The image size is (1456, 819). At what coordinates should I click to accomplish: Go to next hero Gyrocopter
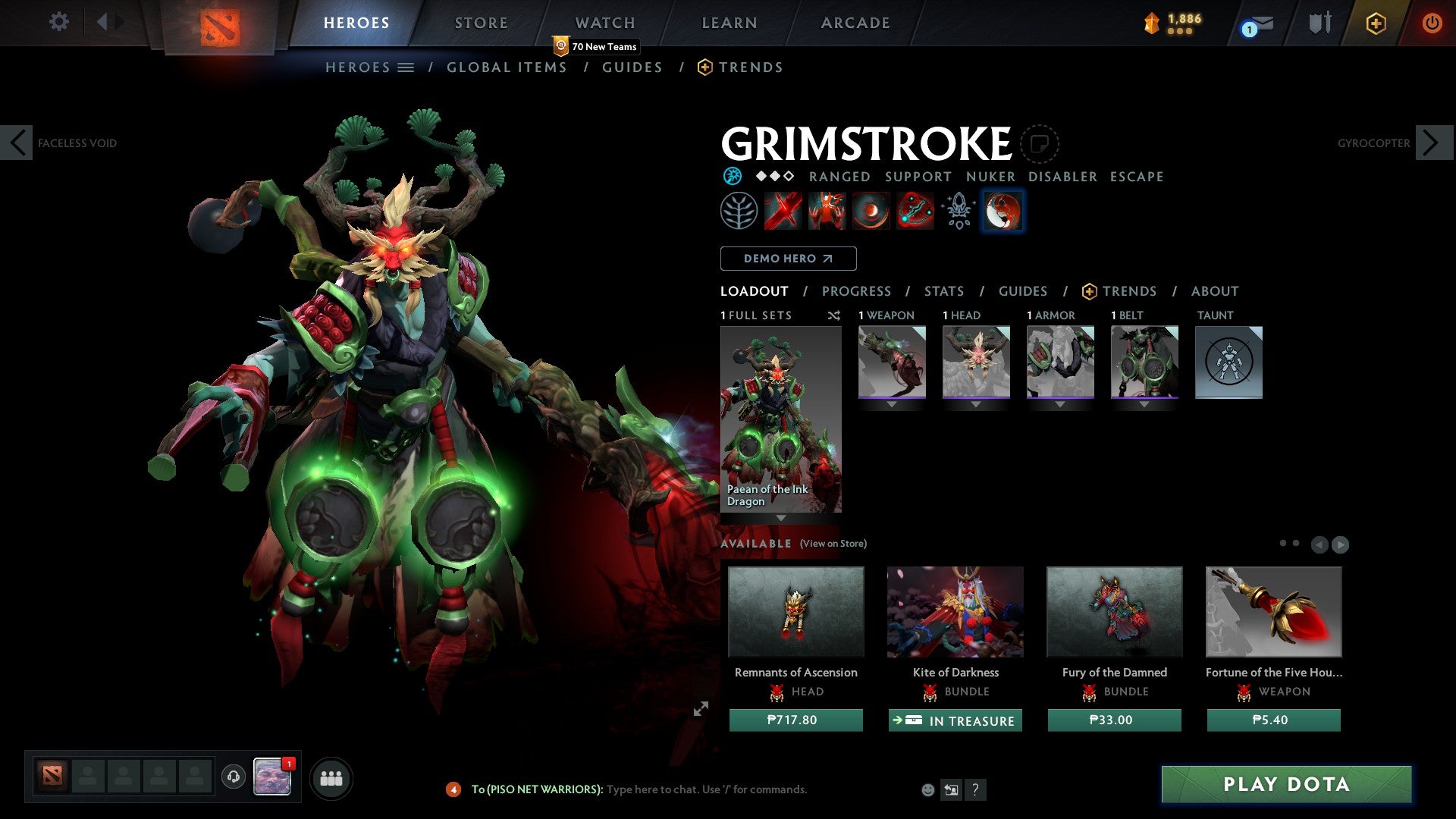point(1432,143)
